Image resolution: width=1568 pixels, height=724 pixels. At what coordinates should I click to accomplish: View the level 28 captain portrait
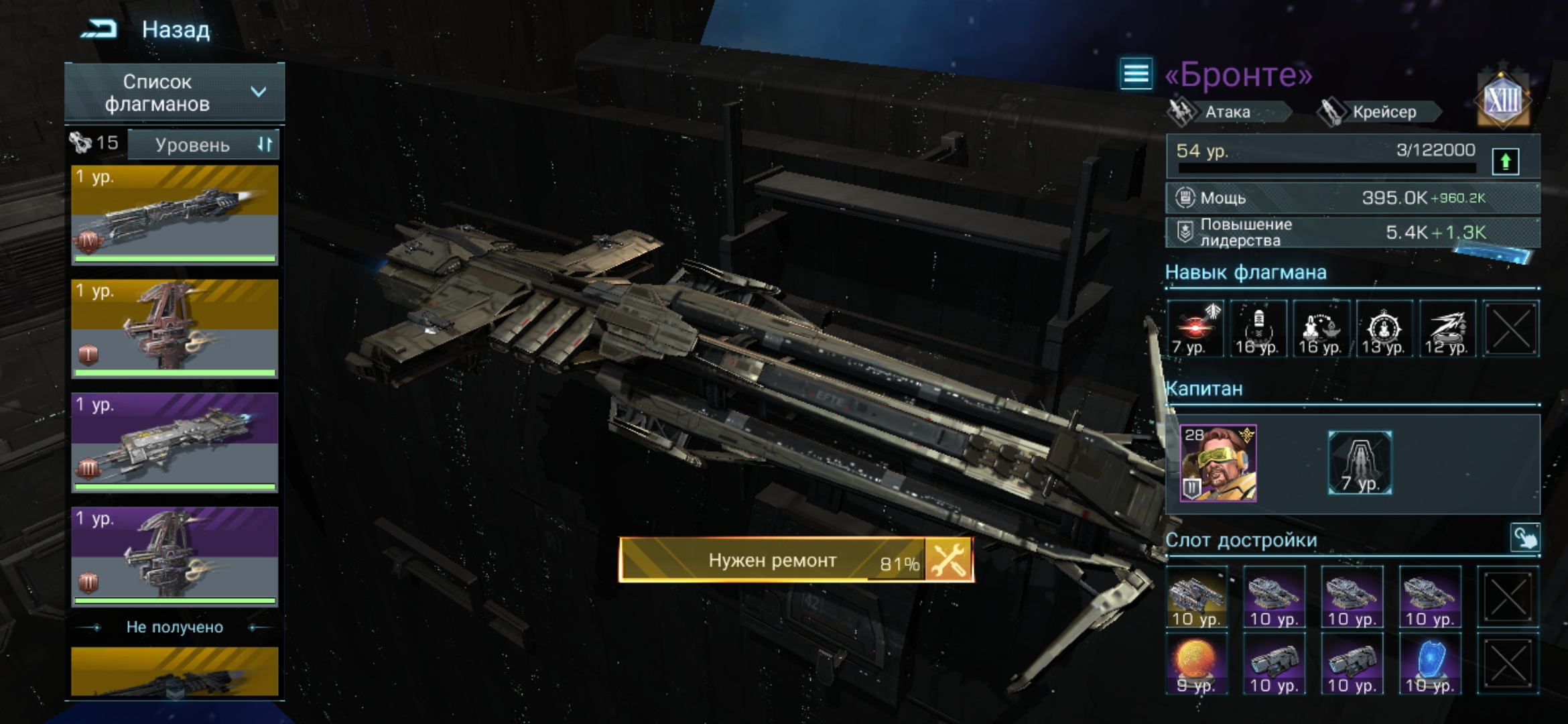(1218, 463)
